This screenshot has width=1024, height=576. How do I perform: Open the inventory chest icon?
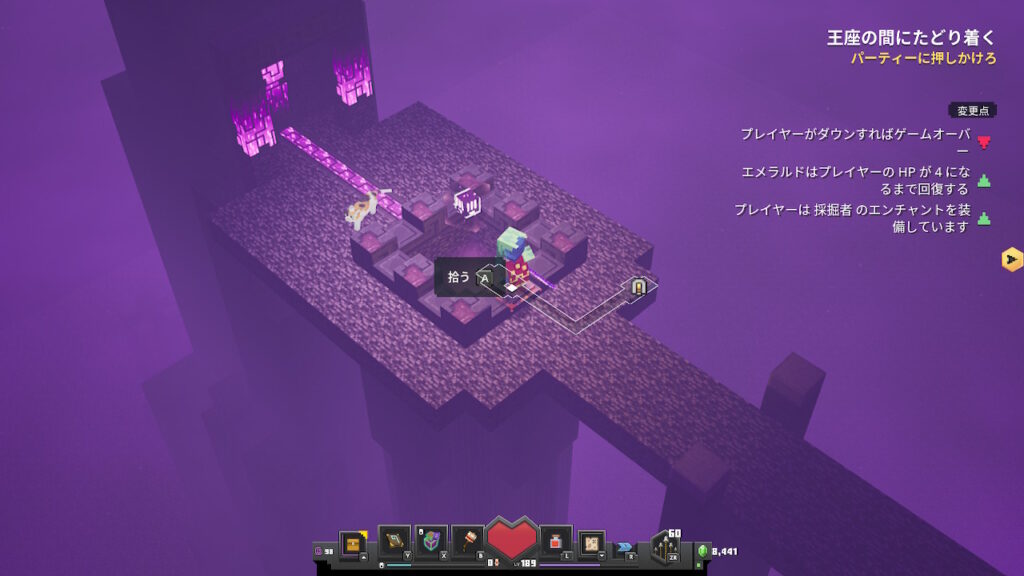[352, 543]
